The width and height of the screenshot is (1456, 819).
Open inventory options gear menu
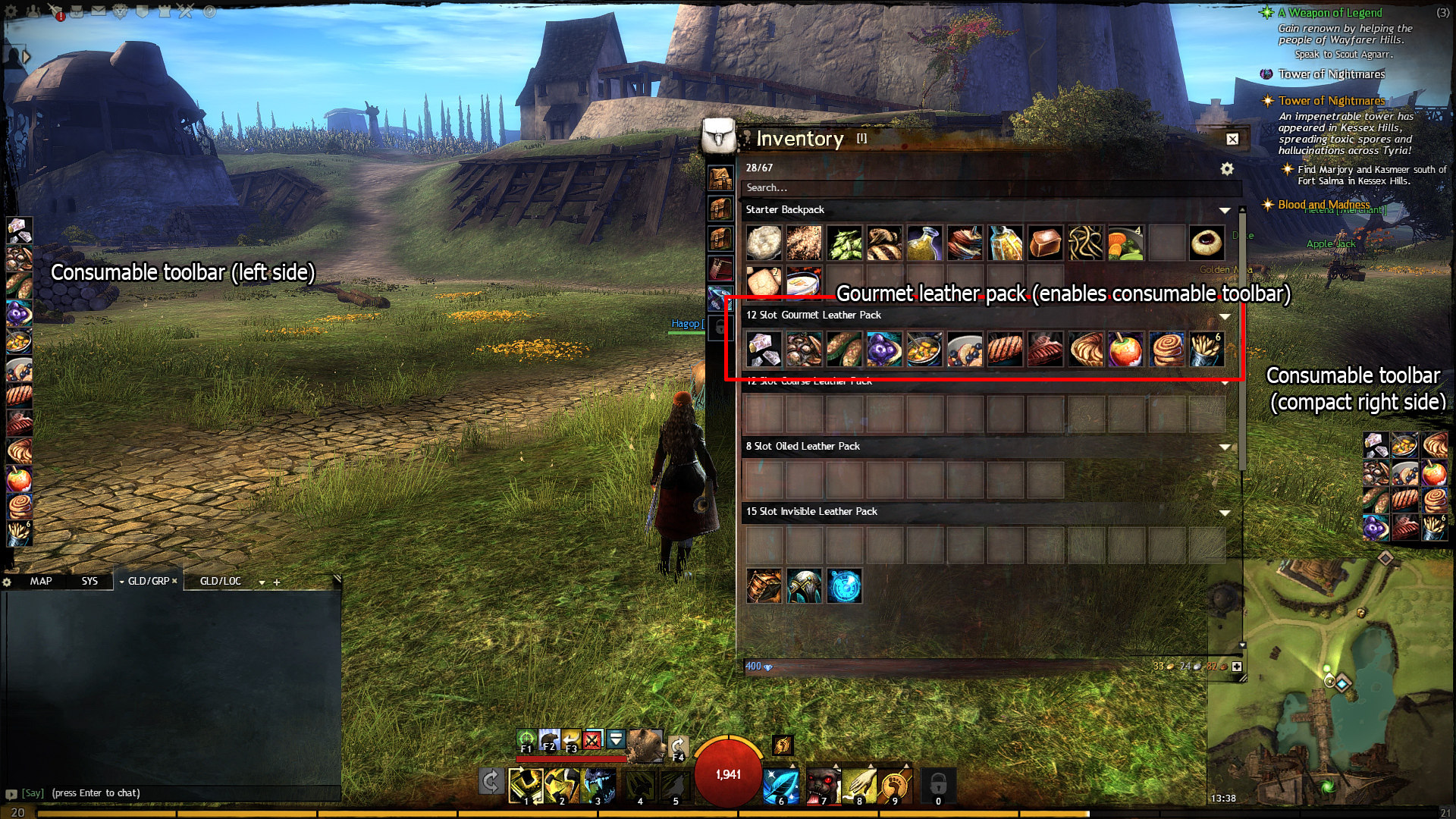point(1227,168)
